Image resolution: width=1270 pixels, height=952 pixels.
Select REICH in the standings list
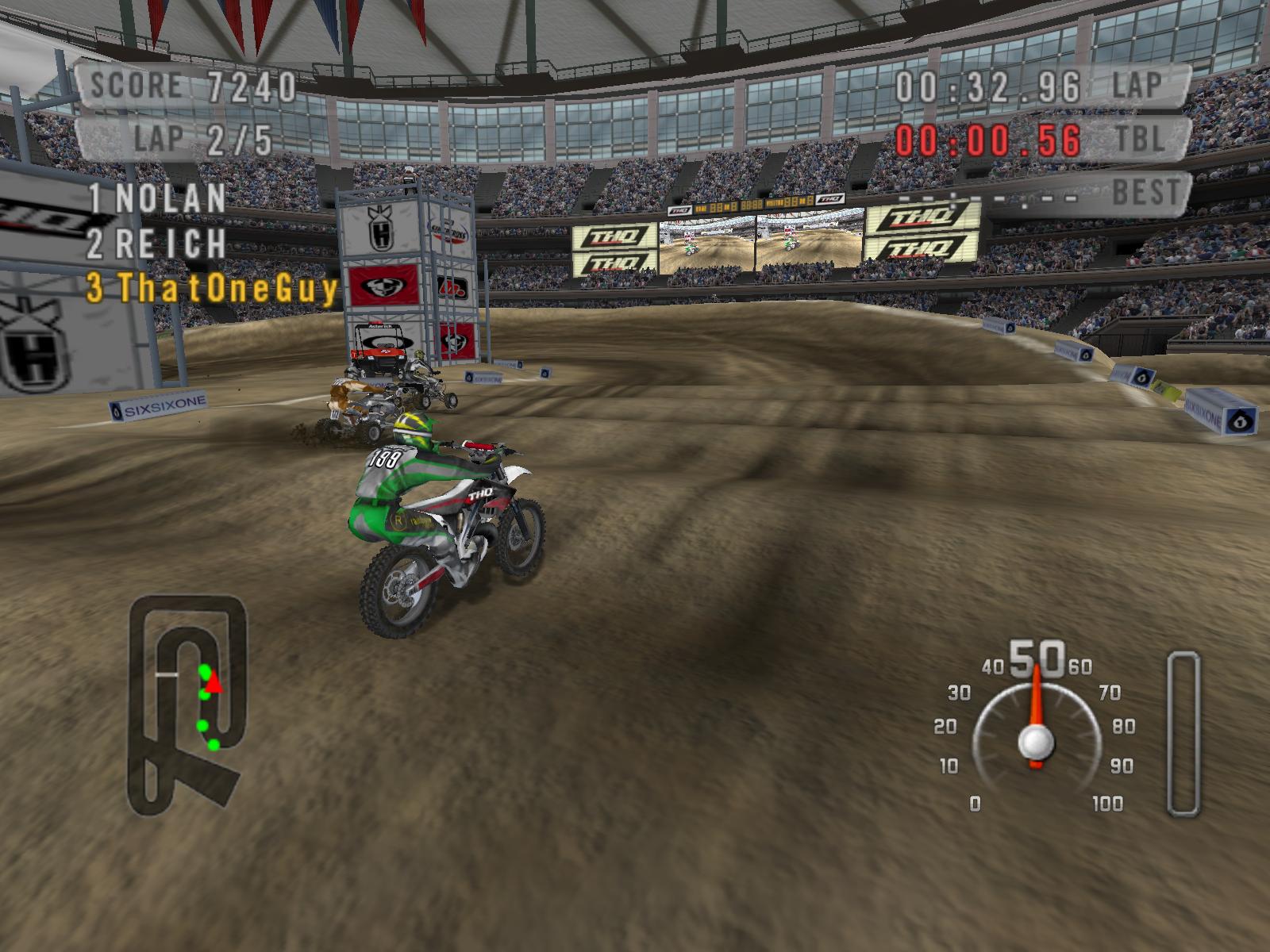point(157,244)
